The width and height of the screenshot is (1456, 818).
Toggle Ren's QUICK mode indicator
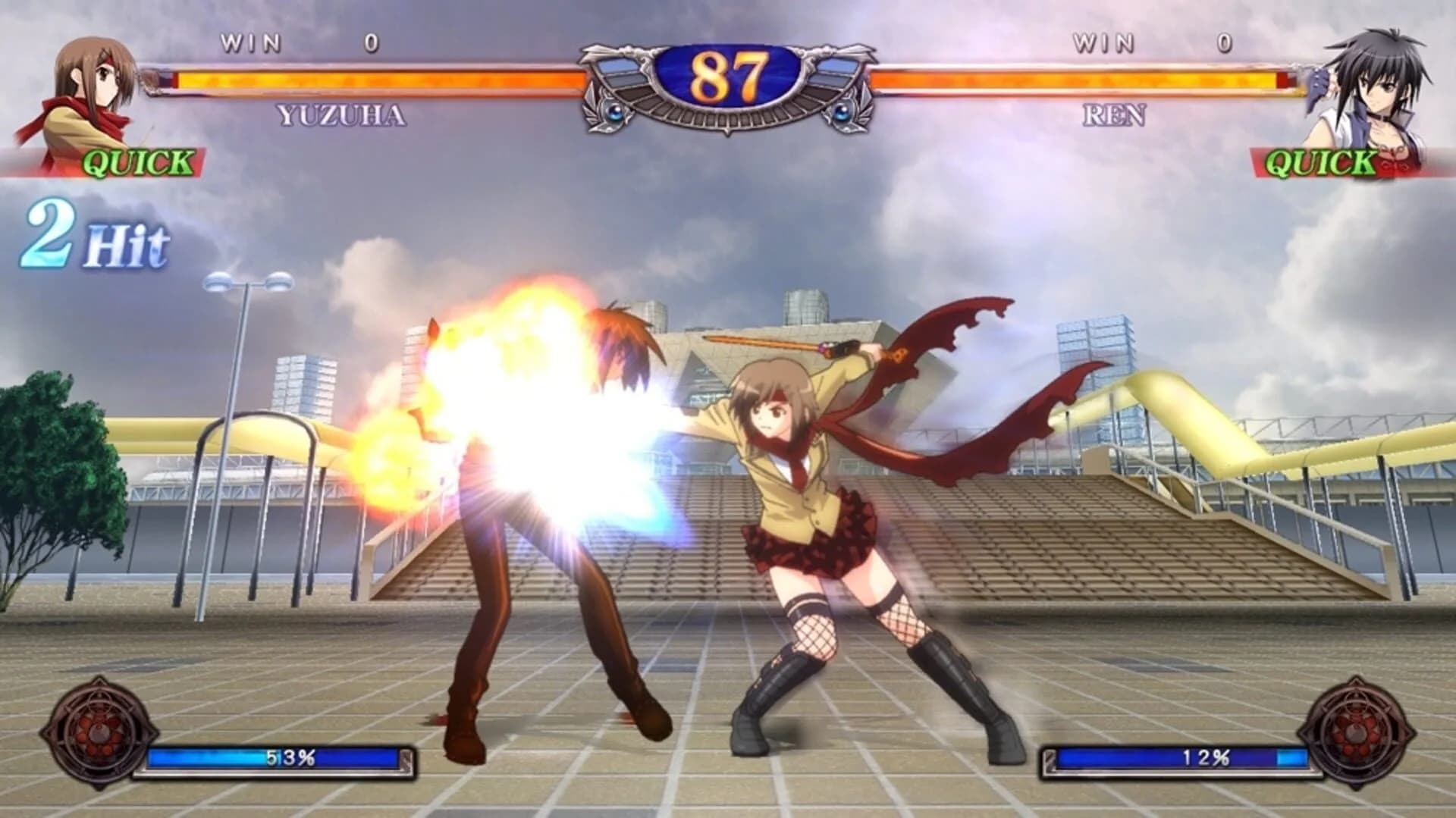tap(1319, 161)
